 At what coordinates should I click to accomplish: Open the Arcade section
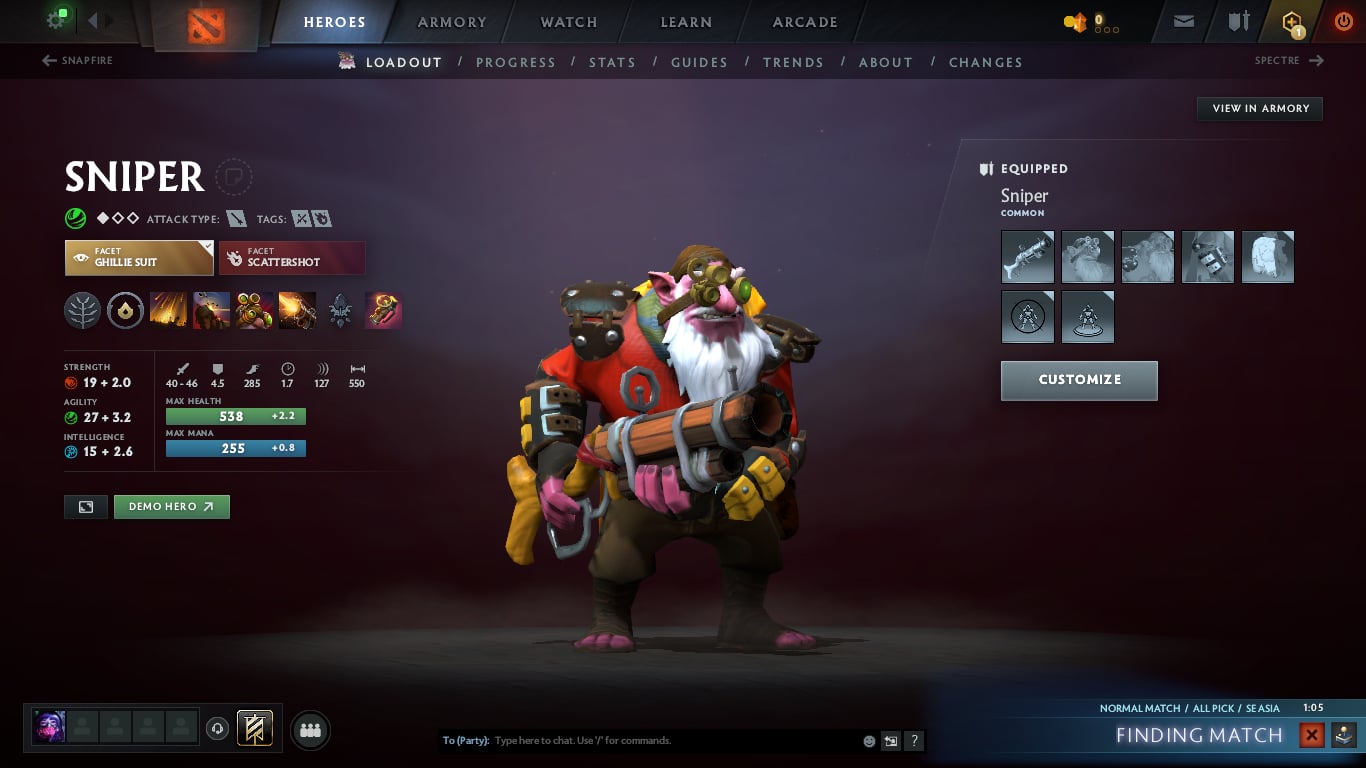[x=804, y=22]
